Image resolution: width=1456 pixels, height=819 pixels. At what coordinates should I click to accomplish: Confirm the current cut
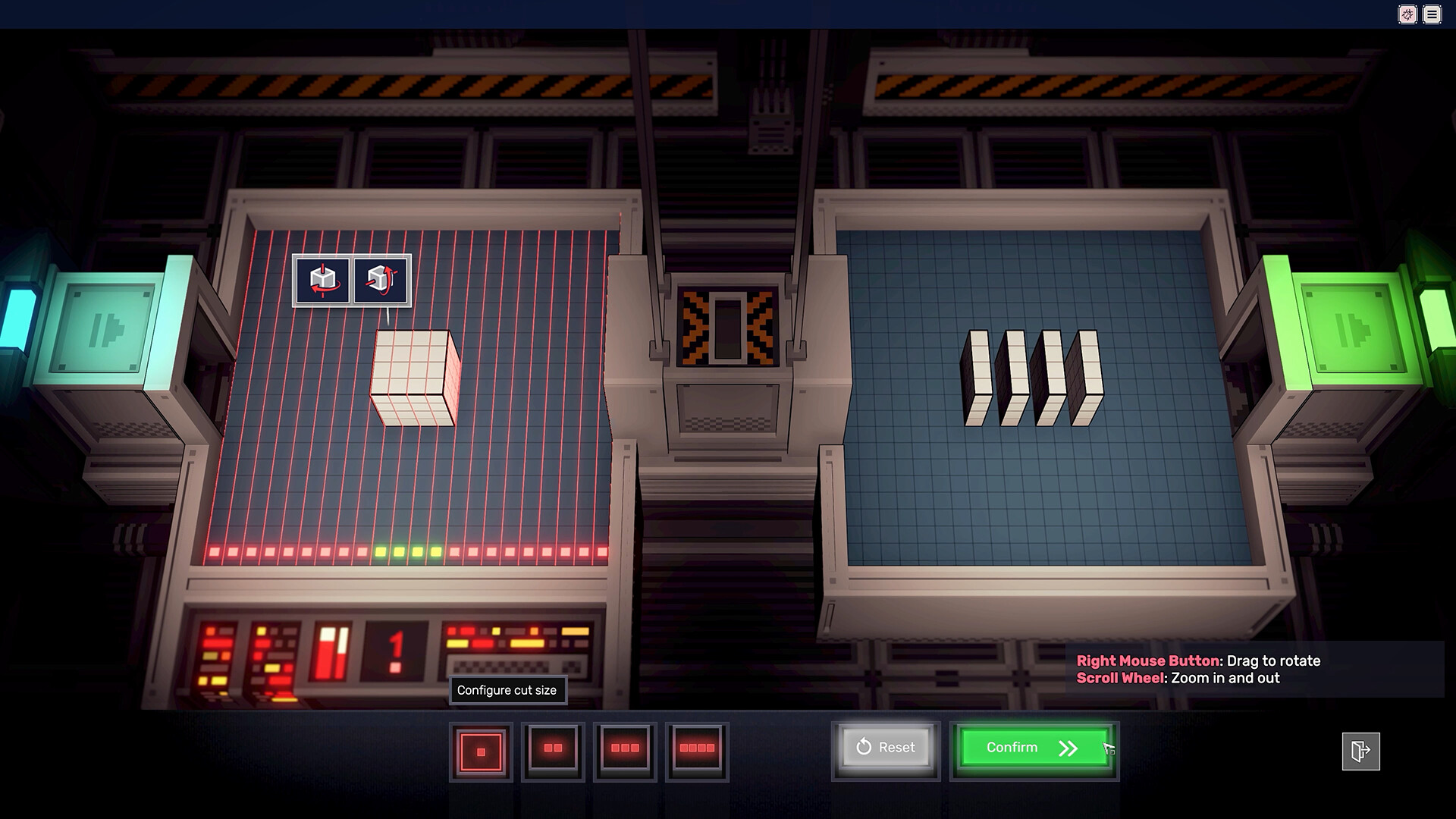click(x=1033, y=747)
